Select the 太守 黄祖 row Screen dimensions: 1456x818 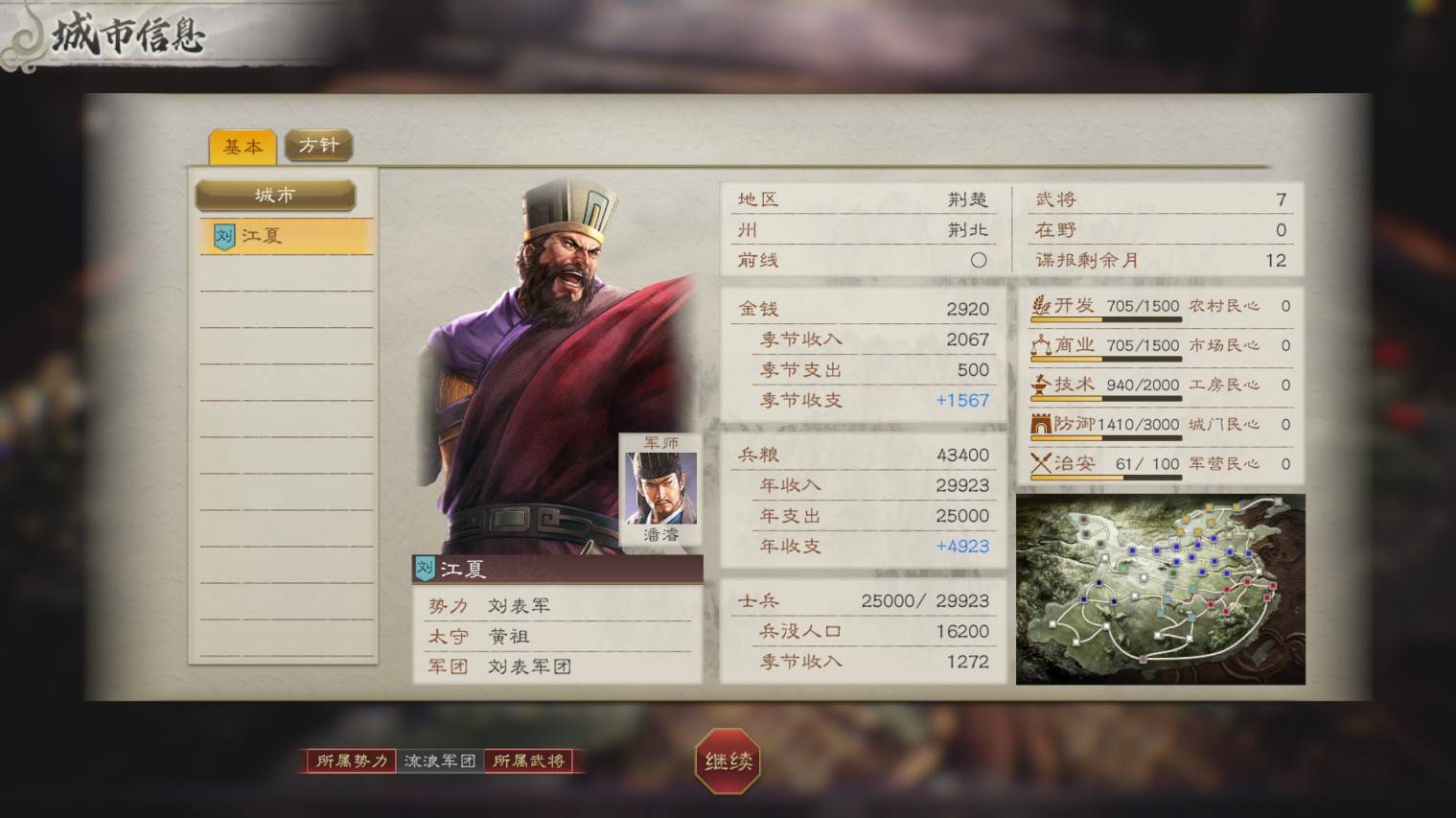(556, 636)
